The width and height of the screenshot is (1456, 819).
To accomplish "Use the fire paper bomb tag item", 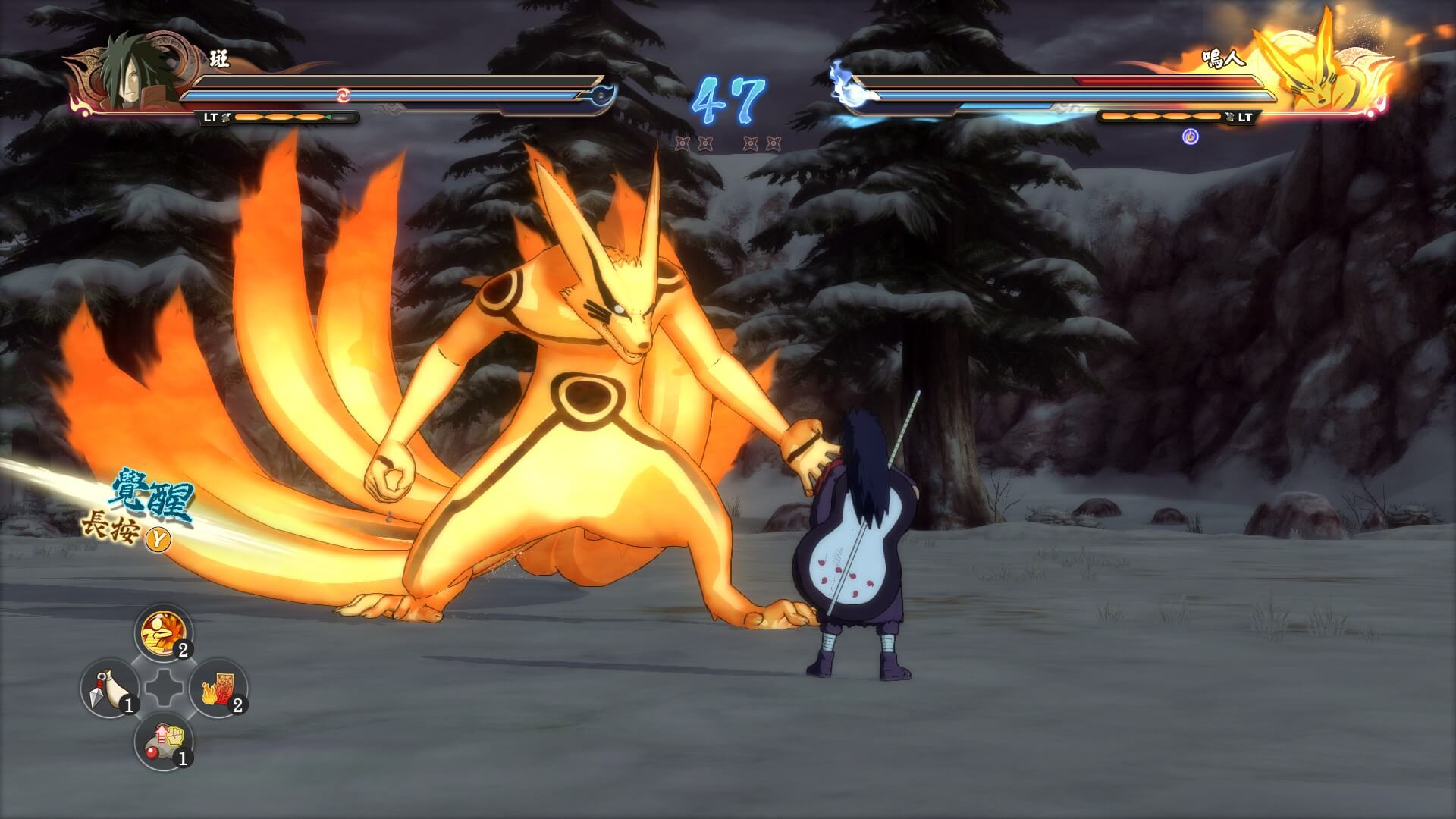I will point(218,689).
